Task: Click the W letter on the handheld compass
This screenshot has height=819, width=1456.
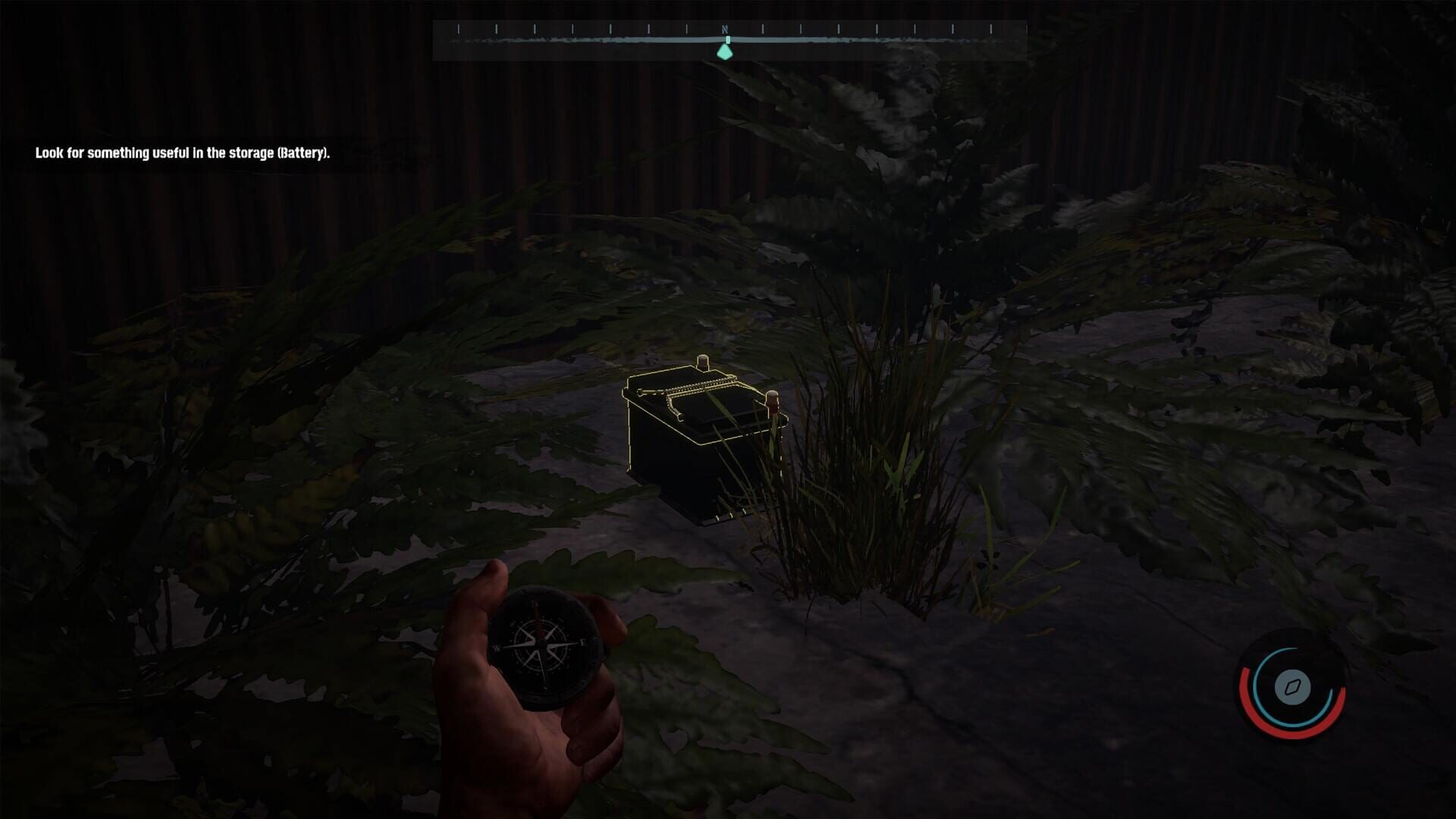Action: pos(497,648)
